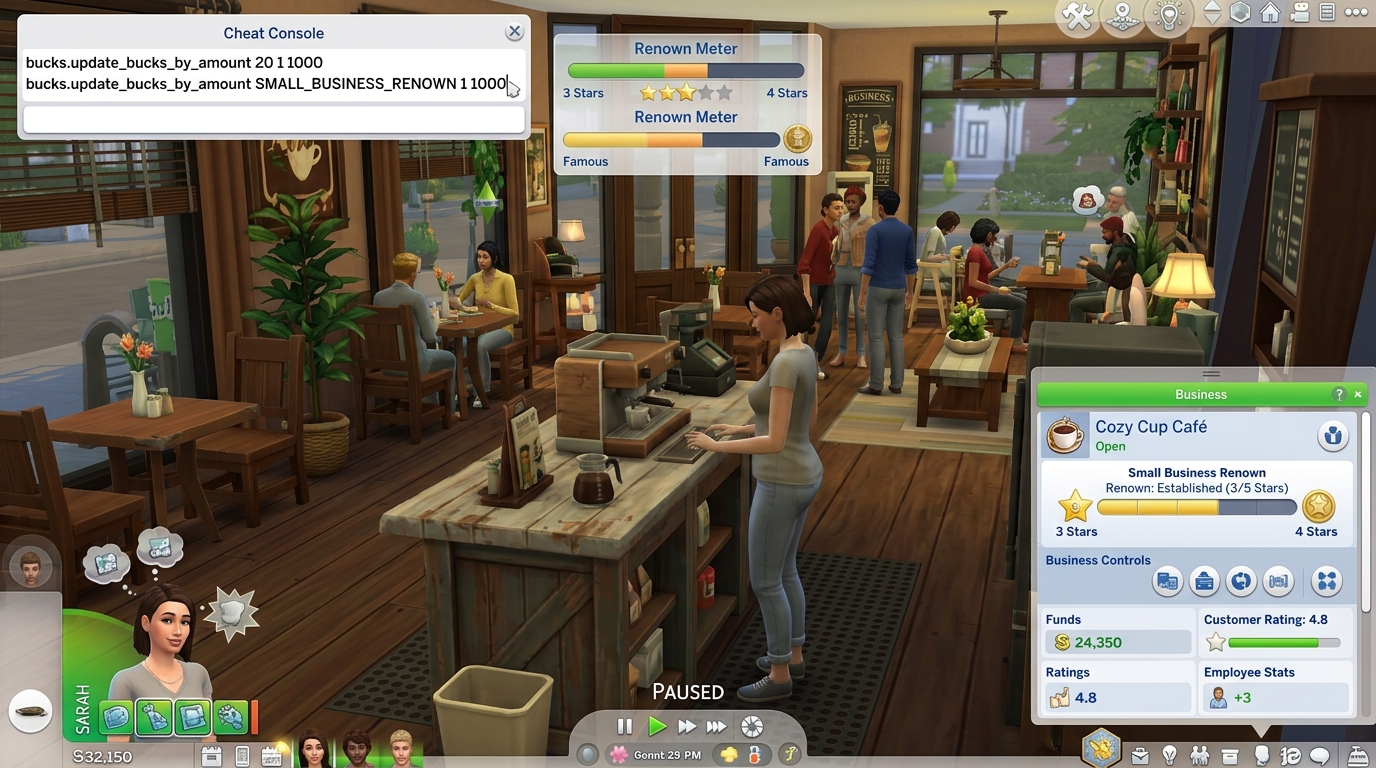Open Sarah's inventory box icon
Image resolution: width=1376 pixels, height=768 pixels.
click(1230, 755)
